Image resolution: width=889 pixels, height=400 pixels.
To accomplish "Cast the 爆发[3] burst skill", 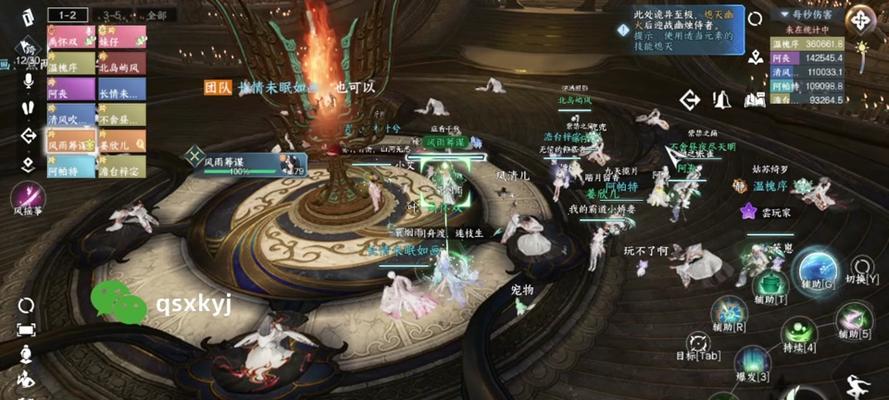I will 751,362.
